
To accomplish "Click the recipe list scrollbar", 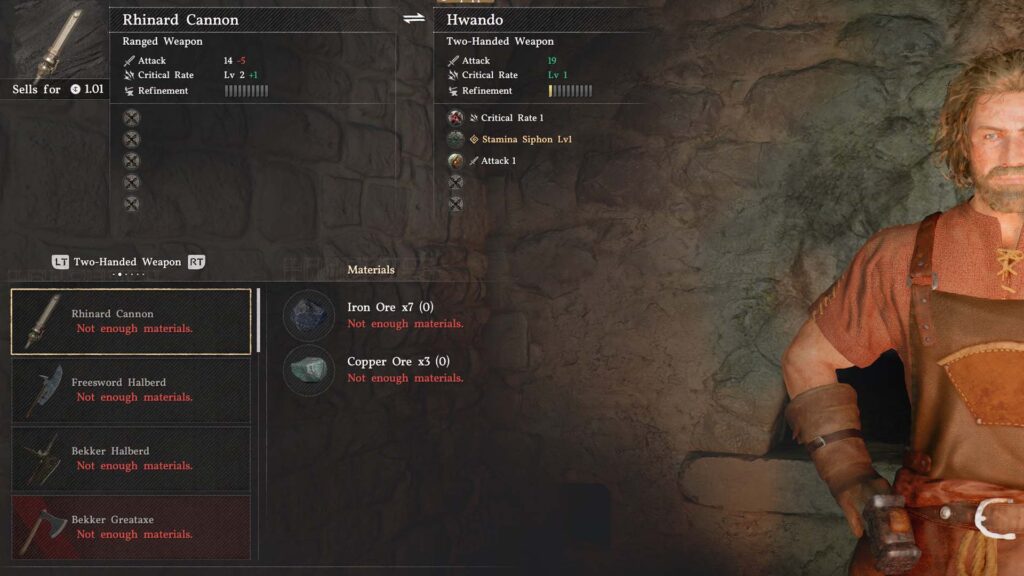I will pos(259,320).
